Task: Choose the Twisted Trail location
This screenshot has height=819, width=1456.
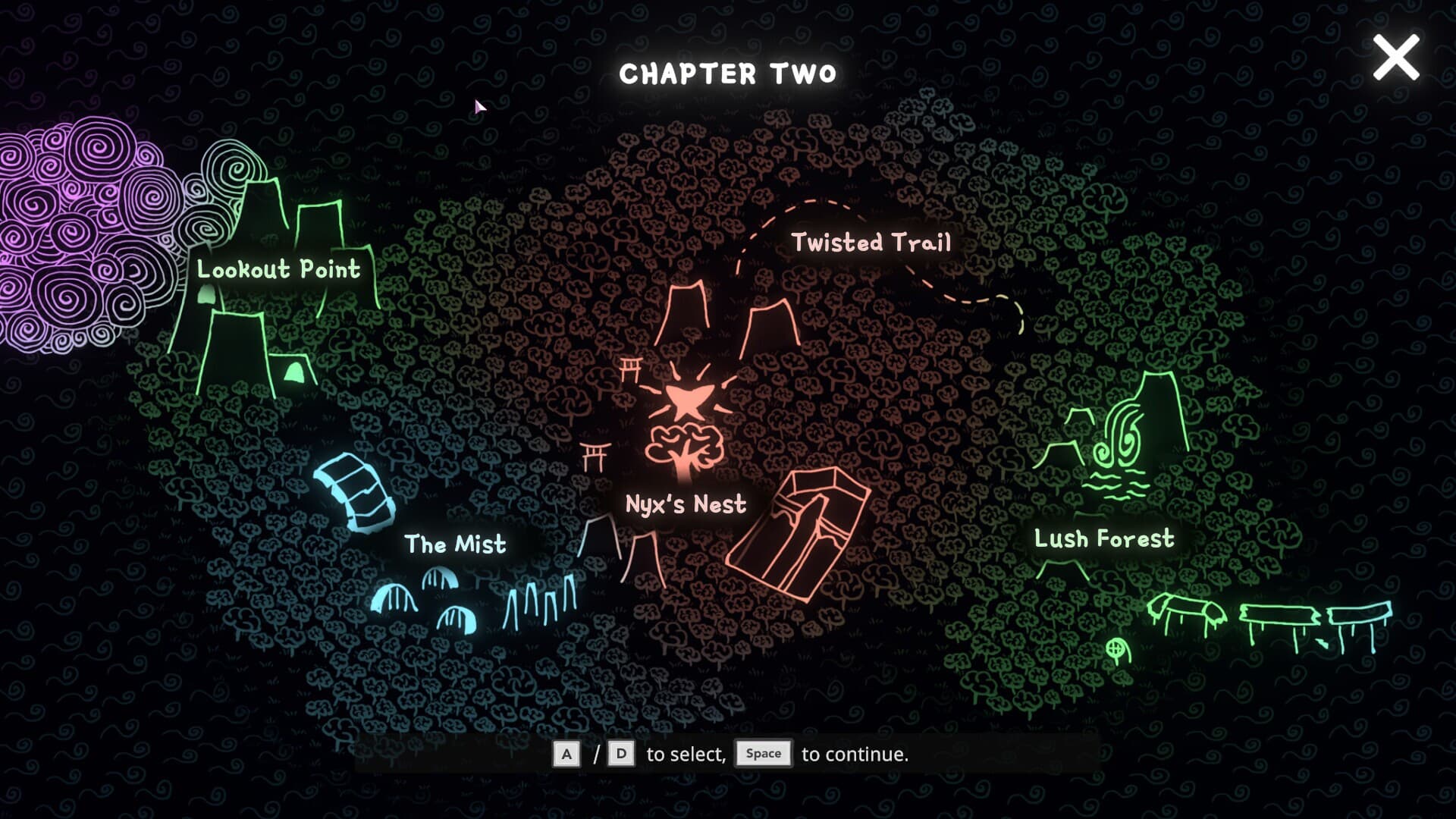Action: tap(871, 243)
